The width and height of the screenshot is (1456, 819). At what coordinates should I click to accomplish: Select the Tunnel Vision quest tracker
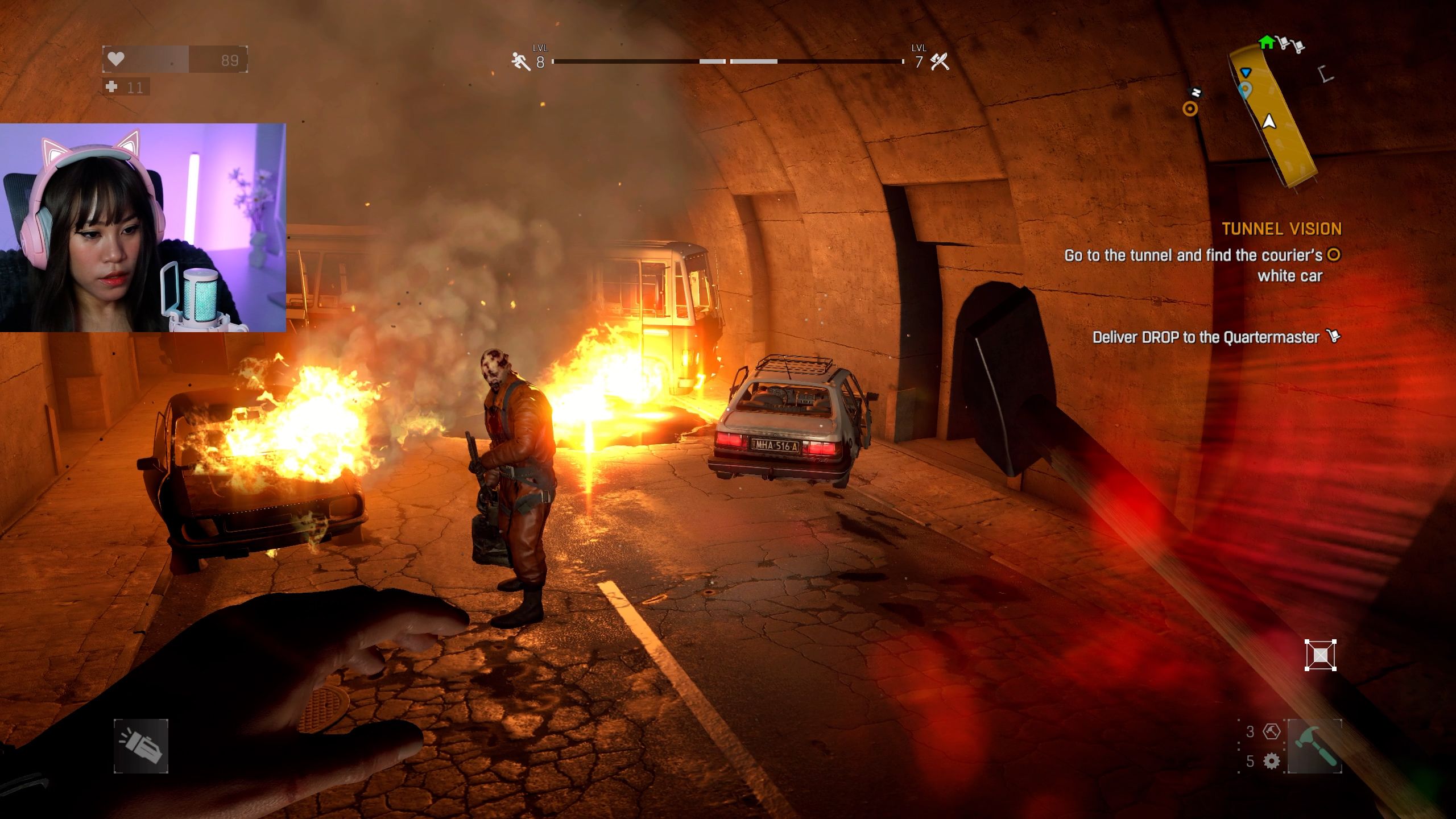1281,229
